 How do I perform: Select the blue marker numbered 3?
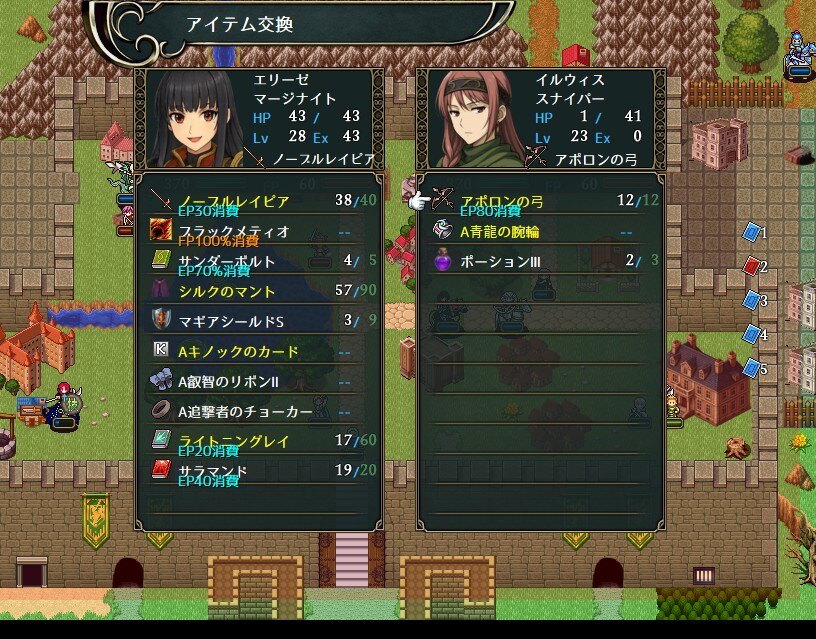[752, 300]
